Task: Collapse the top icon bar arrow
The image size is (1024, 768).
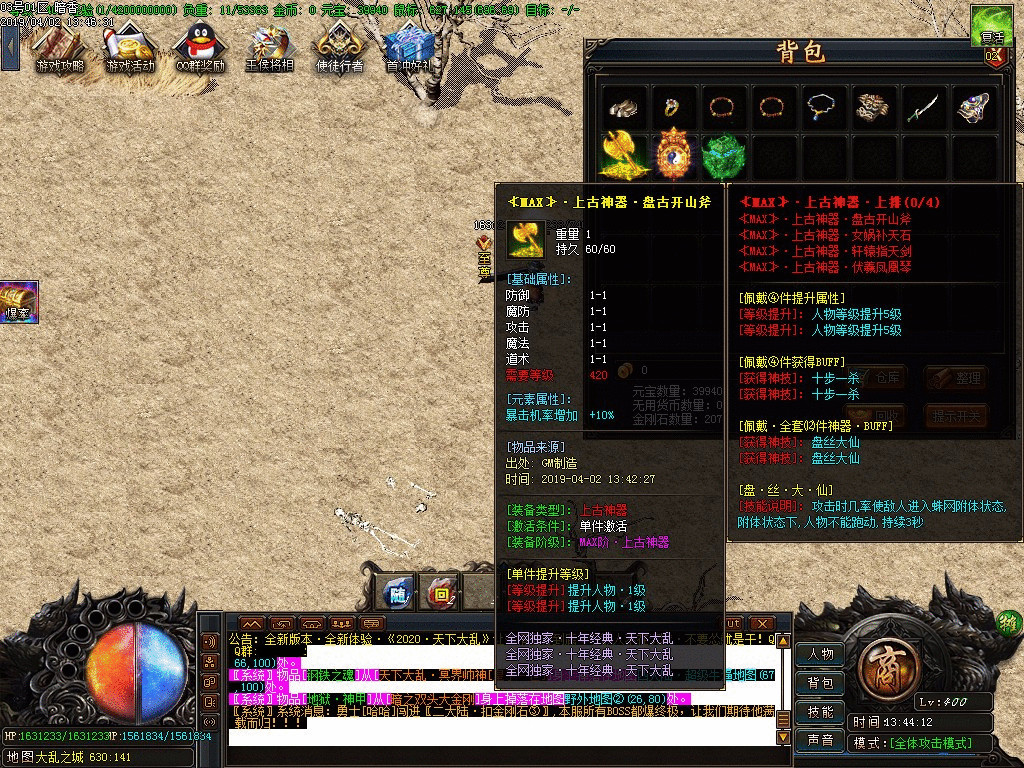Action: [10, 46]
